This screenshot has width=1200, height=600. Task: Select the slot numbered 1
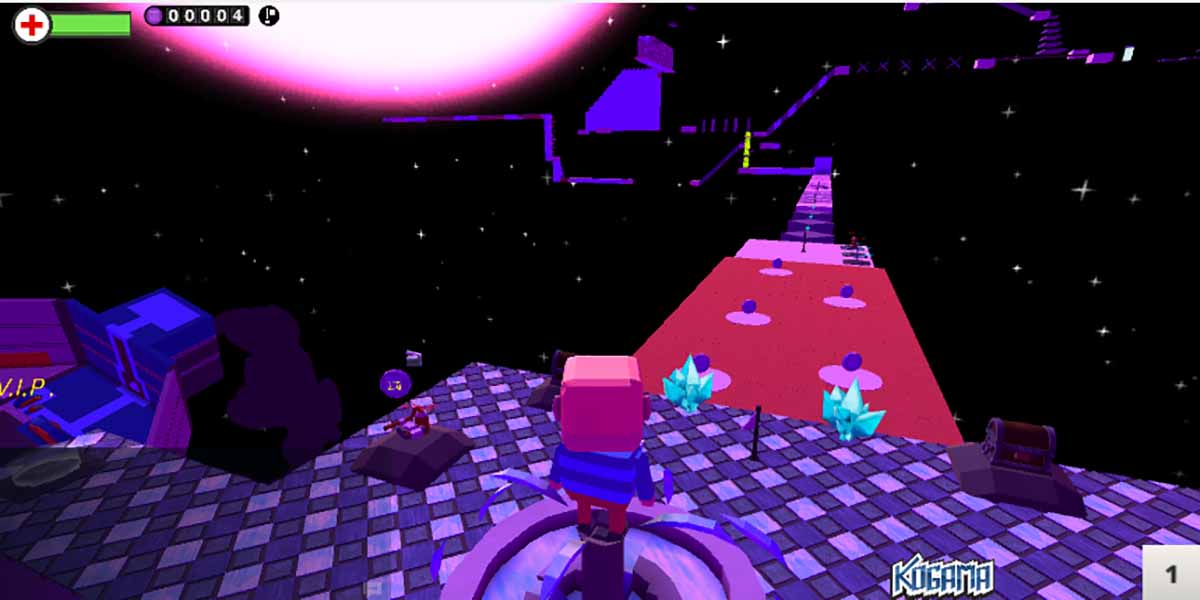[x=1171, y=573]
